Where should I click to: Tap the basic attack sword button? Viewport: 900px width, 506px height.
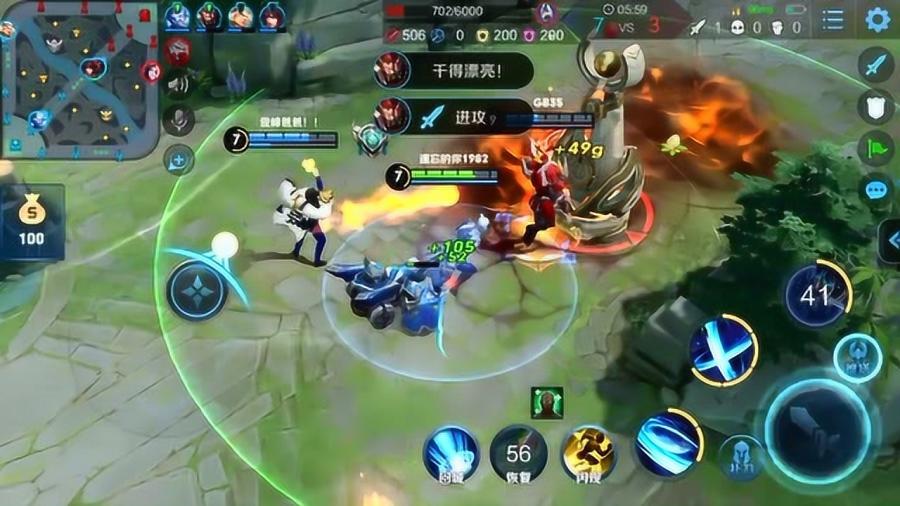coord(818,430)
